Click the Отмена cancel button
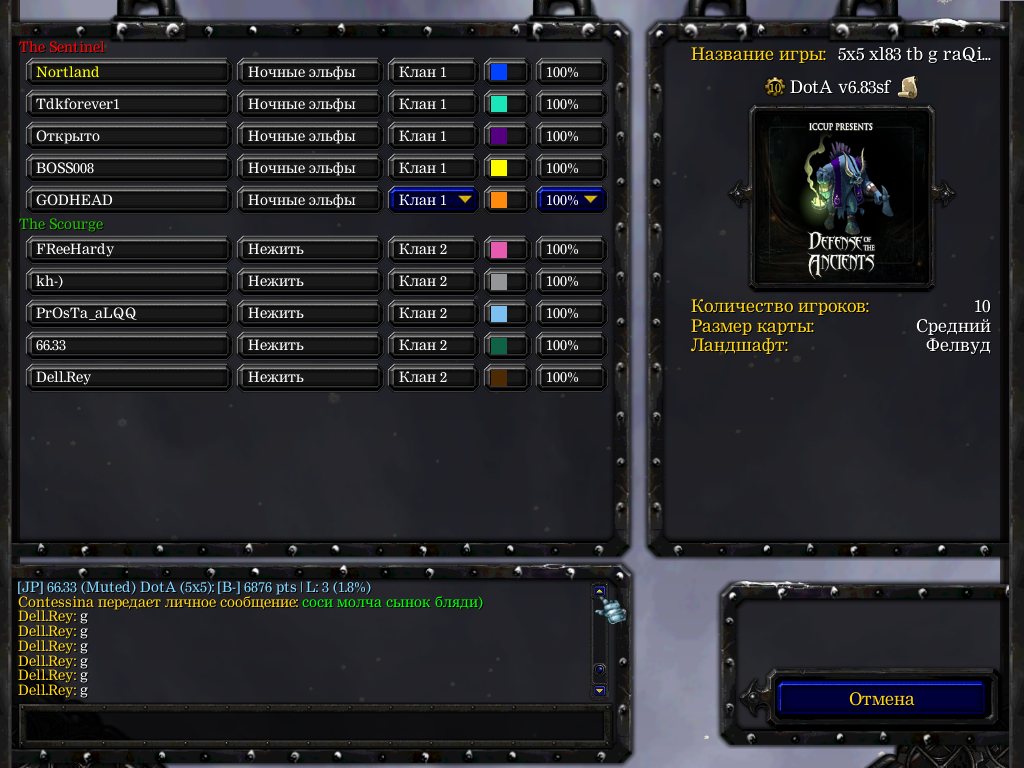The height and width of the screenshot is (768, 1024). (x=881, y=699)
